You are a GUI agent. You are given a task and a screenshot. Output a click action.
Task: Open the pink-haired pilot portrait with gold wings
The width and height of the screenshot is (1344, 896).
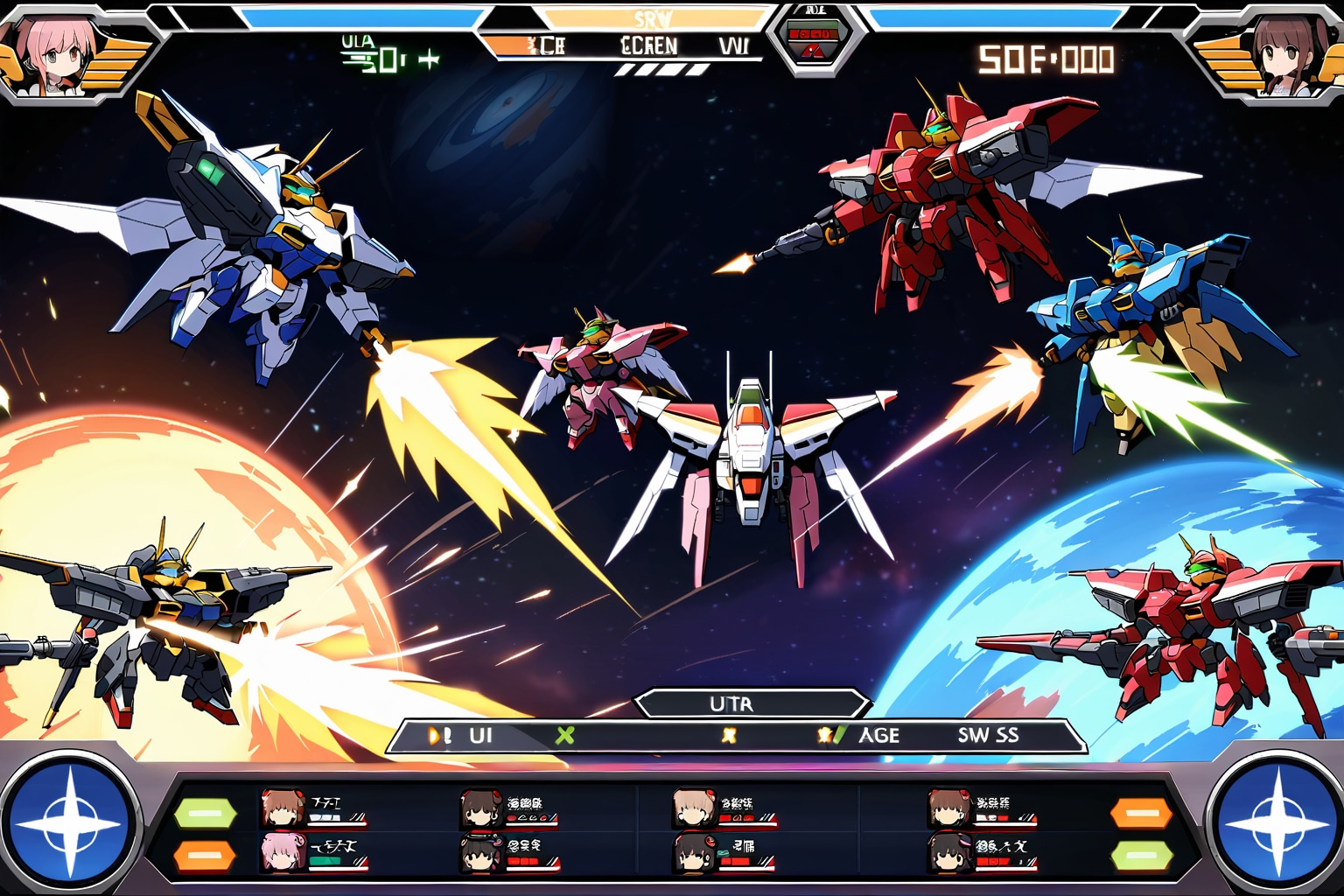coord(59,57)
